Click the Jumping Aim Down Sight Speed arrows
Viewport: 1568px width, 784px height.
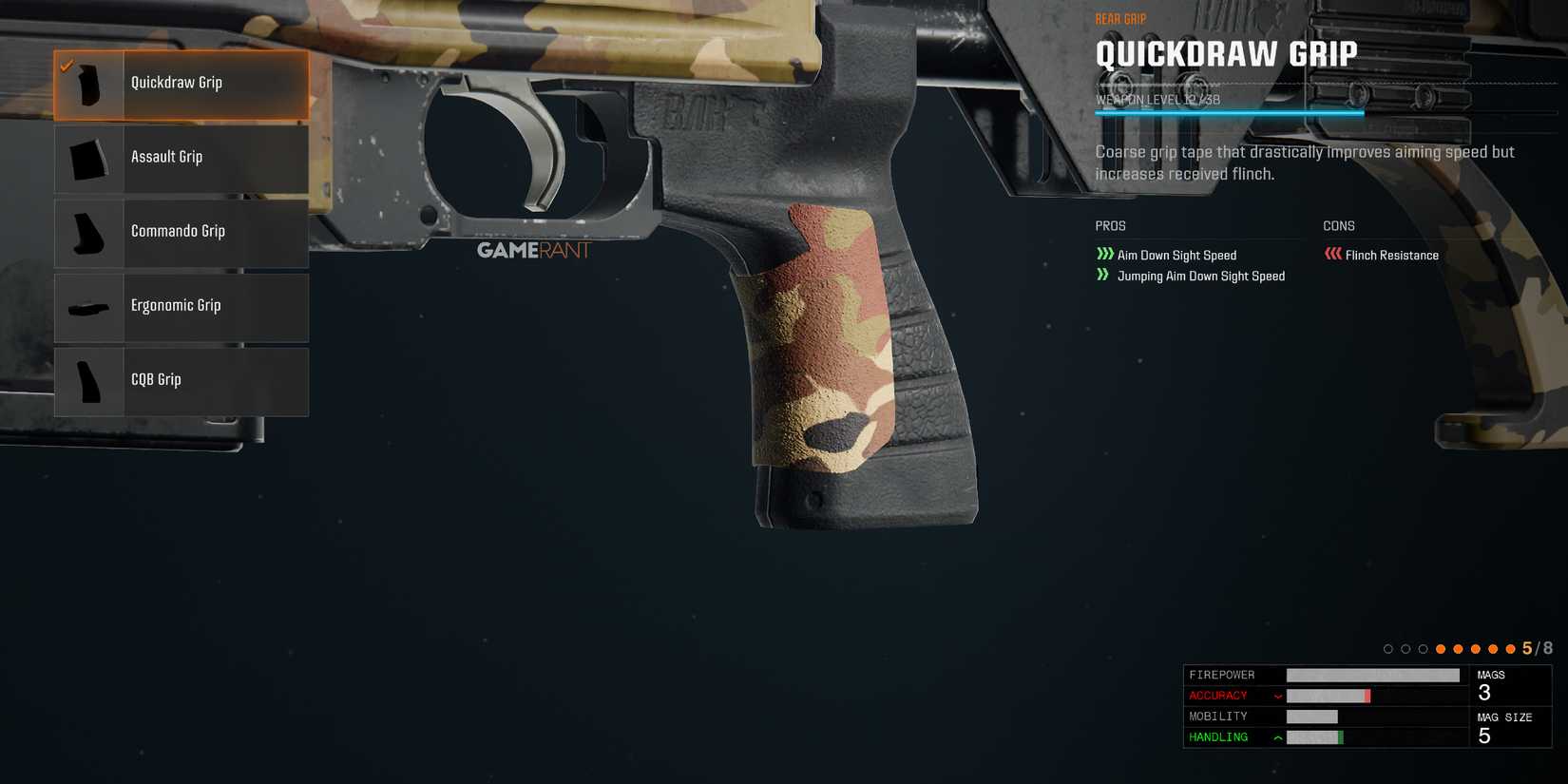click(x=1101, y=275)
